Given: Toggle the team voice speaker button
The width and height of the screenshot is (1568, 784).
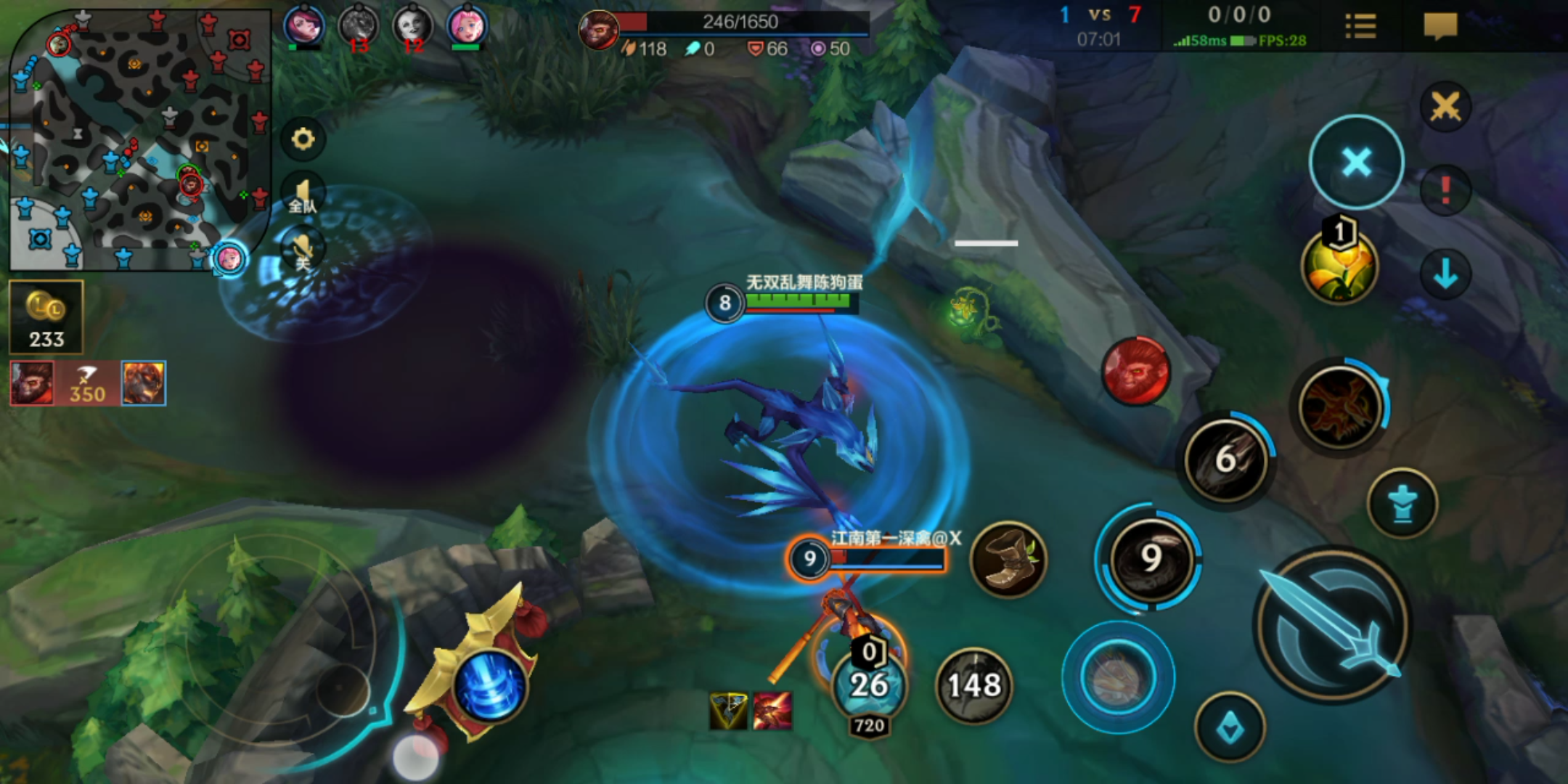Looking at the screenshot, I should click(303, 196).
